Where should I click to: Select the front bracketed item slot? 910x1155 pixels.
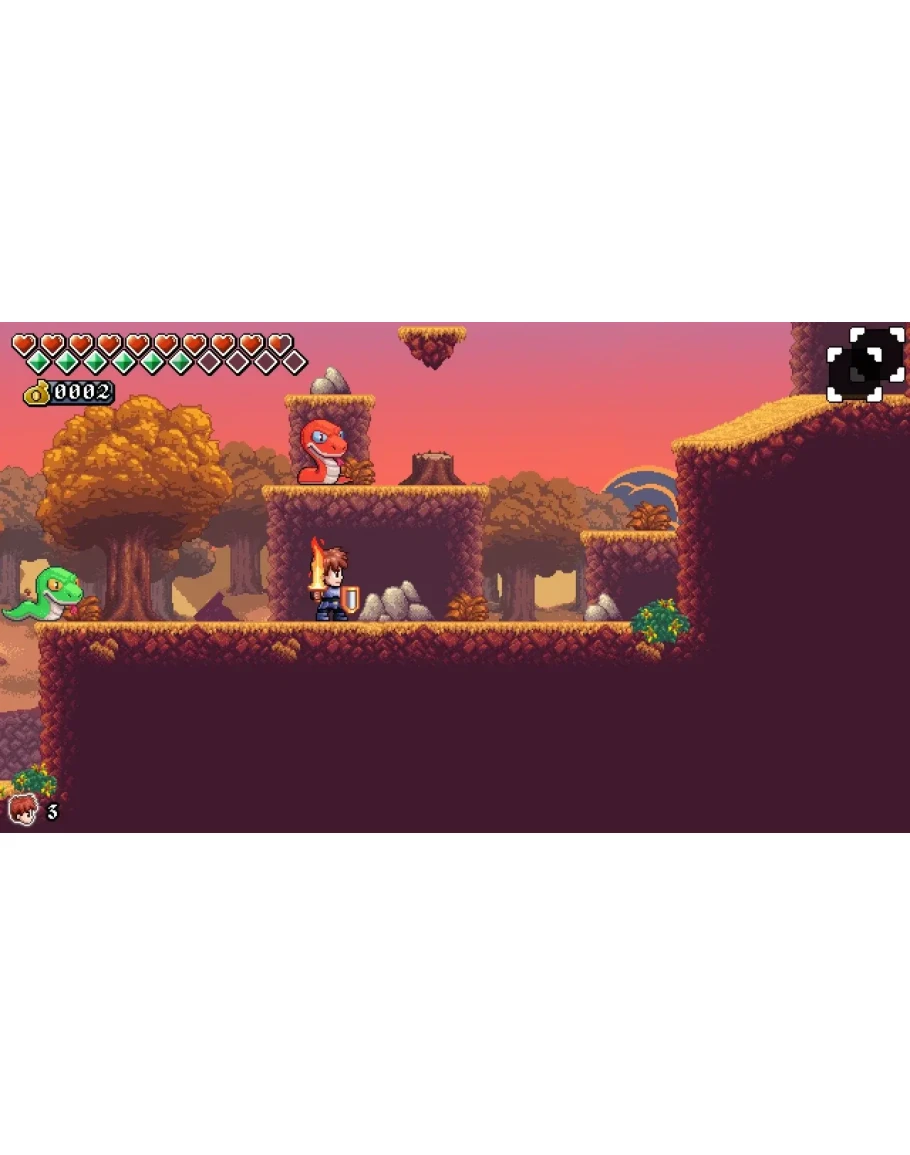point(853,376)
